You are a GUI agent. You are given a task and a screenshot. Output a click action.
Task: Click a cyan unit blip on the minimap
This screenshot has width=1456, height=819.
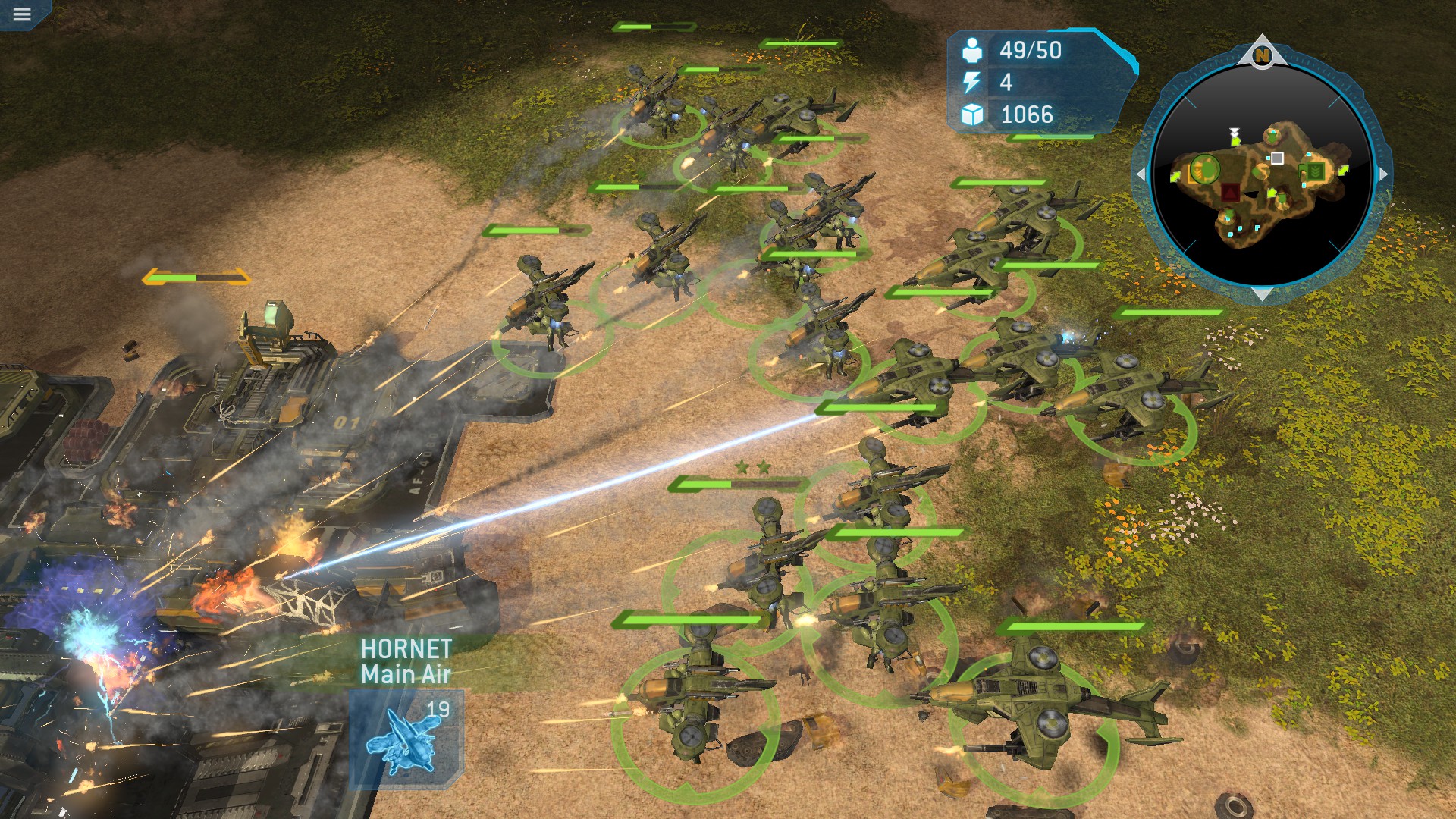(1239, 229)
